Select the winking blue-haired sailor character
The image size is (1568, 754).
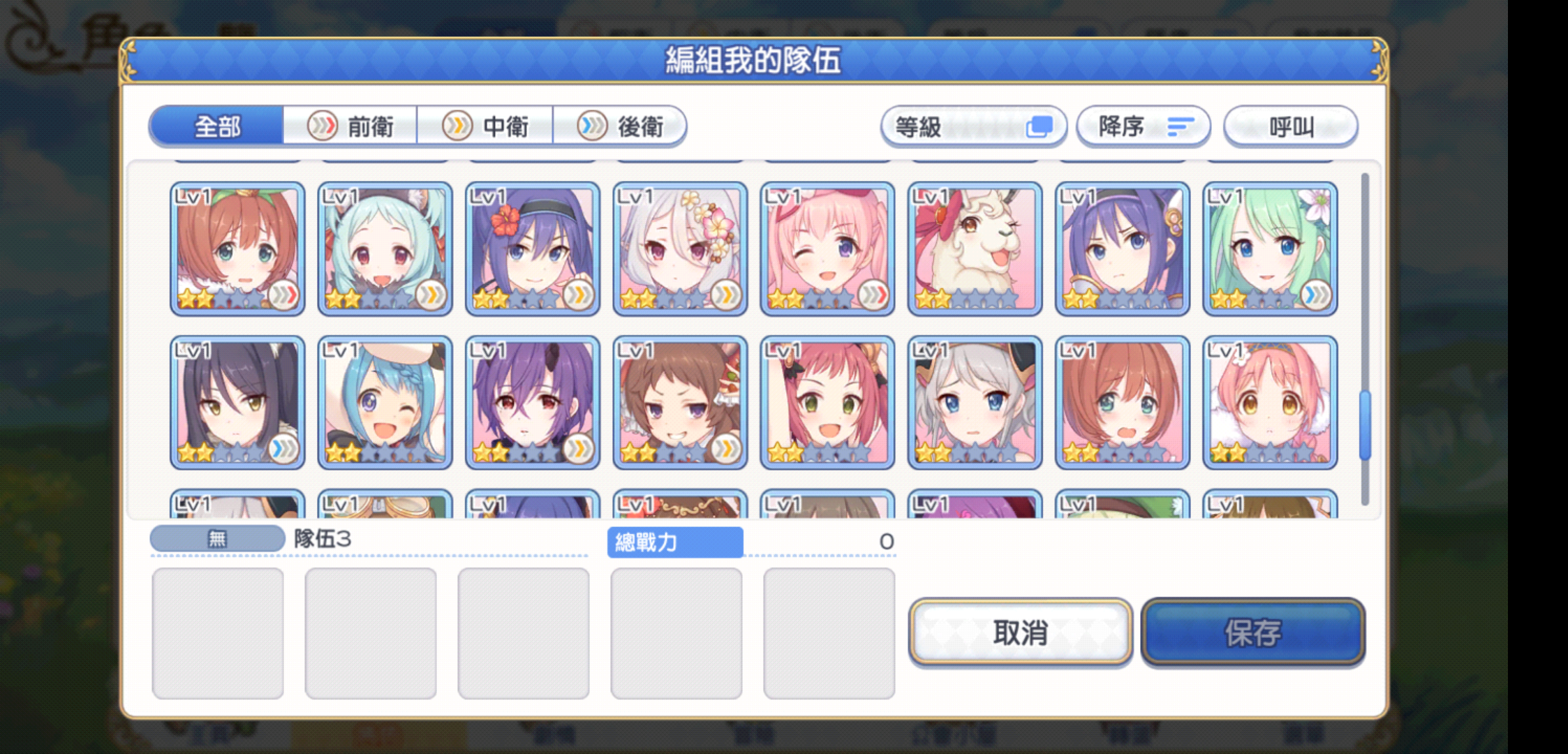[x=384, y=403]
